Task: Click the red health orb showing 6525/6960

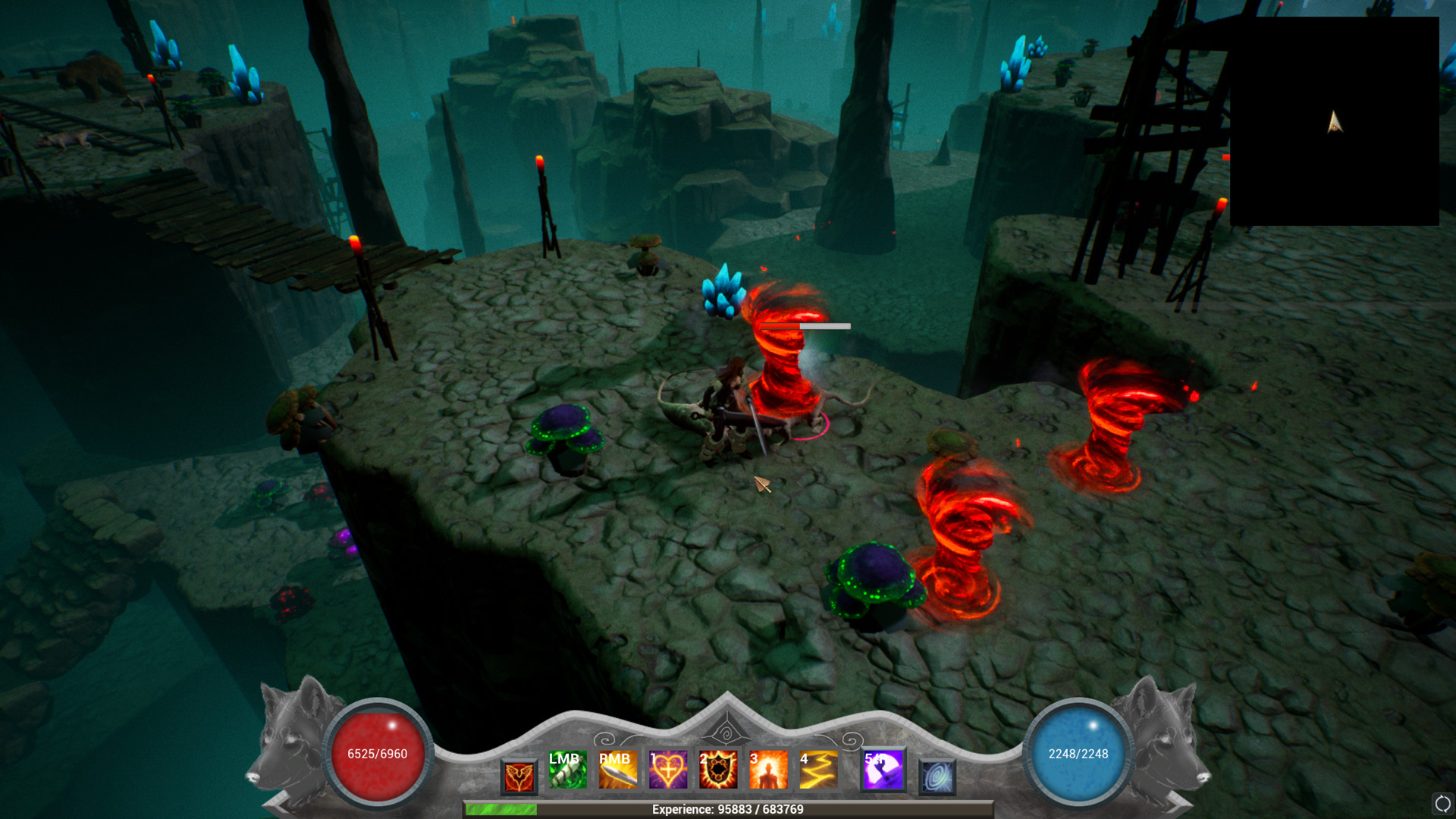Action: pos(377,754)
